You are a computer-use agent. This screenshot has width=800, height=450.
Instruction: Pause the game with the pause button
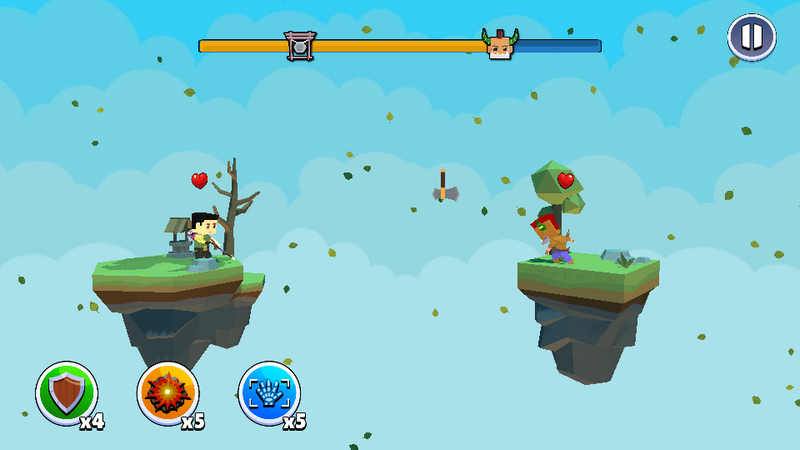[751, 37]
